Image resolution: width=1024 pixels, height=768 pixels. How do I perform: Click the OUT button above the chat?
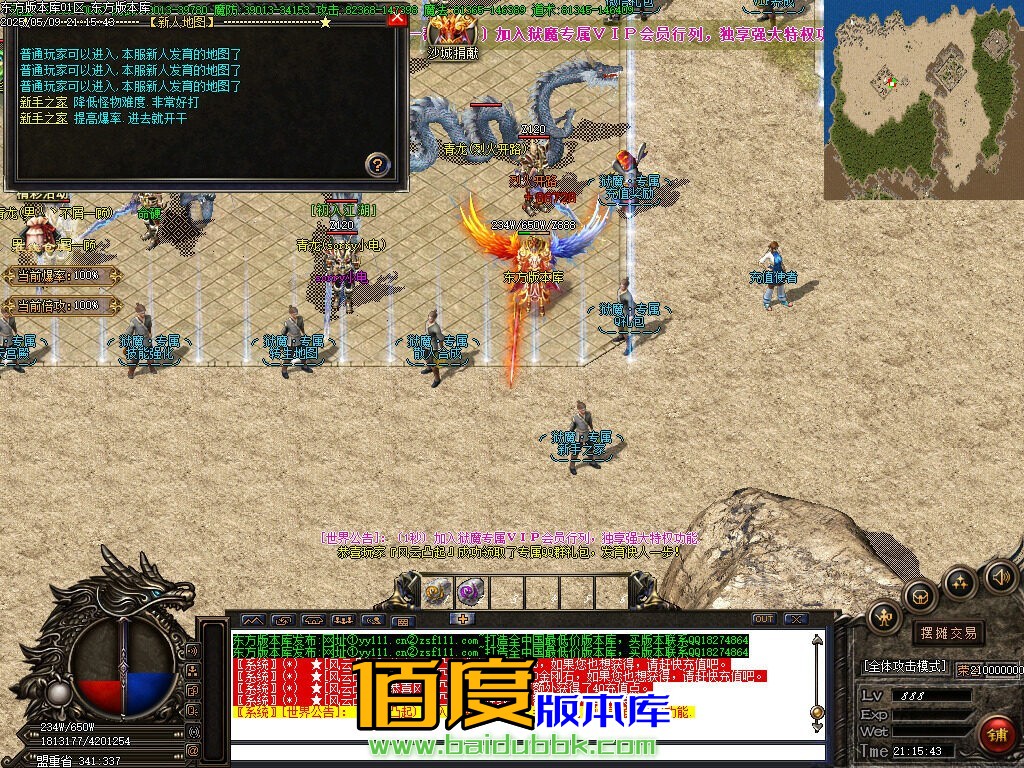pyautogui.click(x=764, y=619)
